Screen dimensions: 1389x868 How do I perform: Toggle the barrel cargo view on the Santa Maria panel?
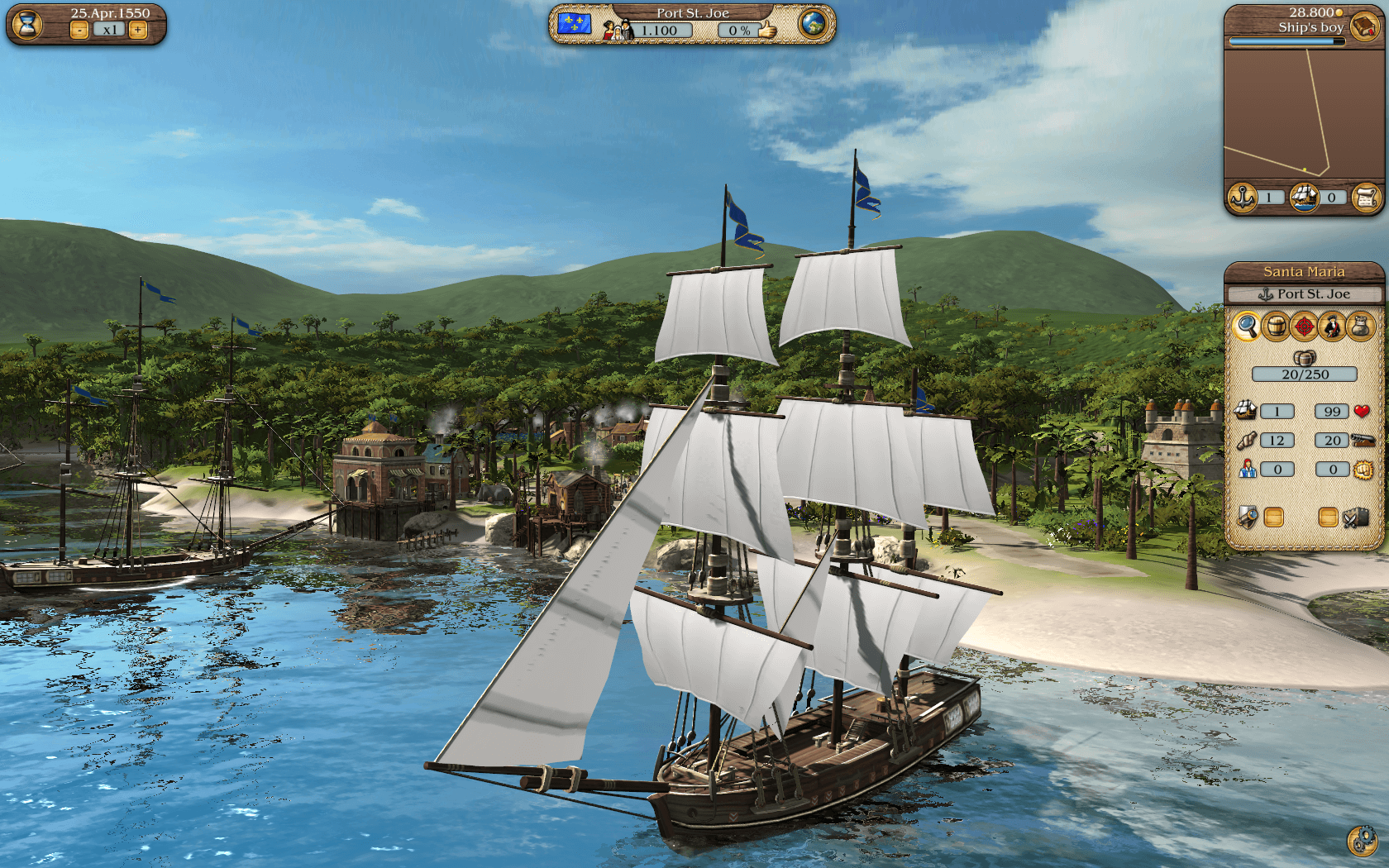click(x=1277, y=327)
